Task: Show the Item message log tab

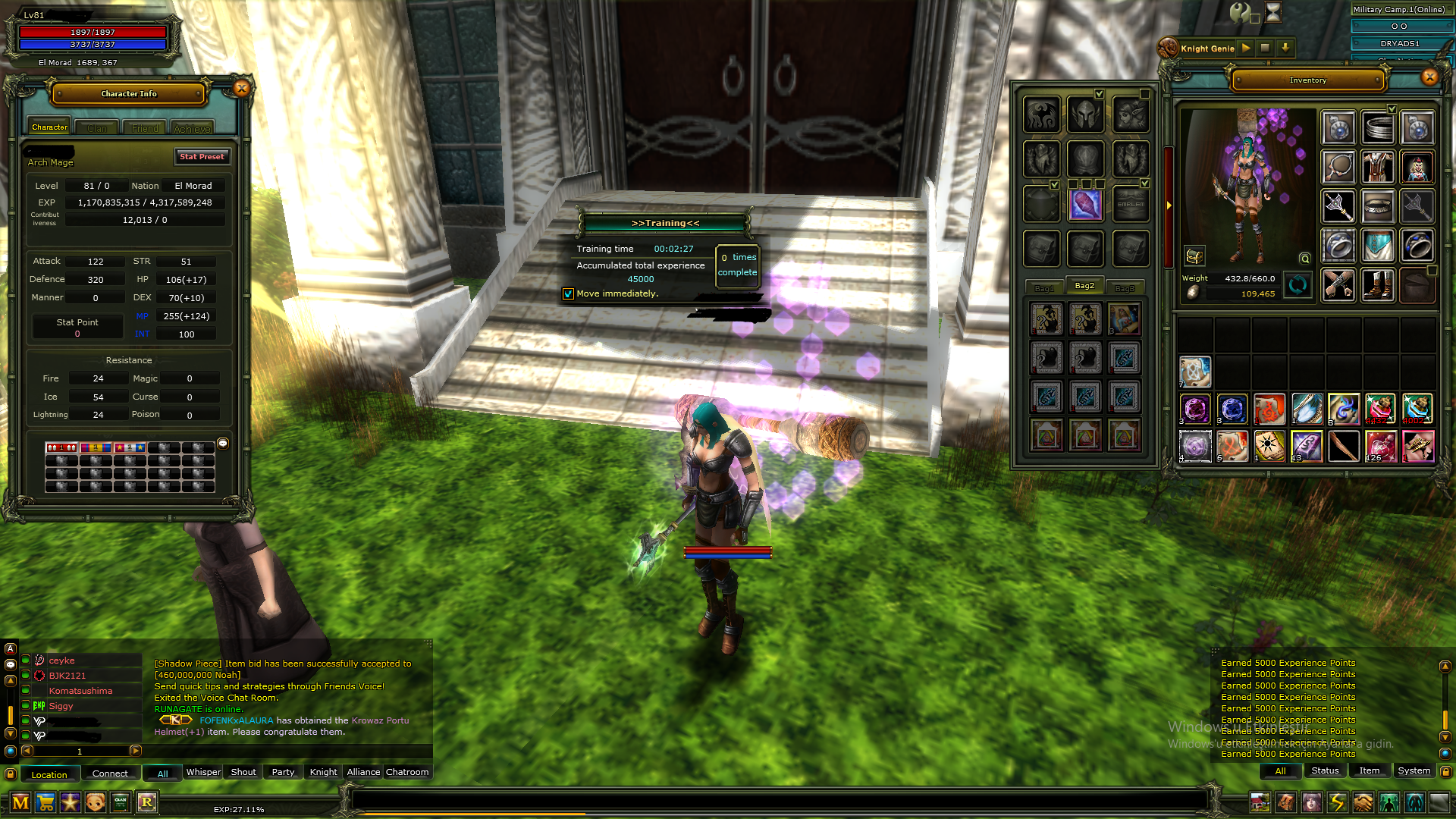Action: (1369, 770)
